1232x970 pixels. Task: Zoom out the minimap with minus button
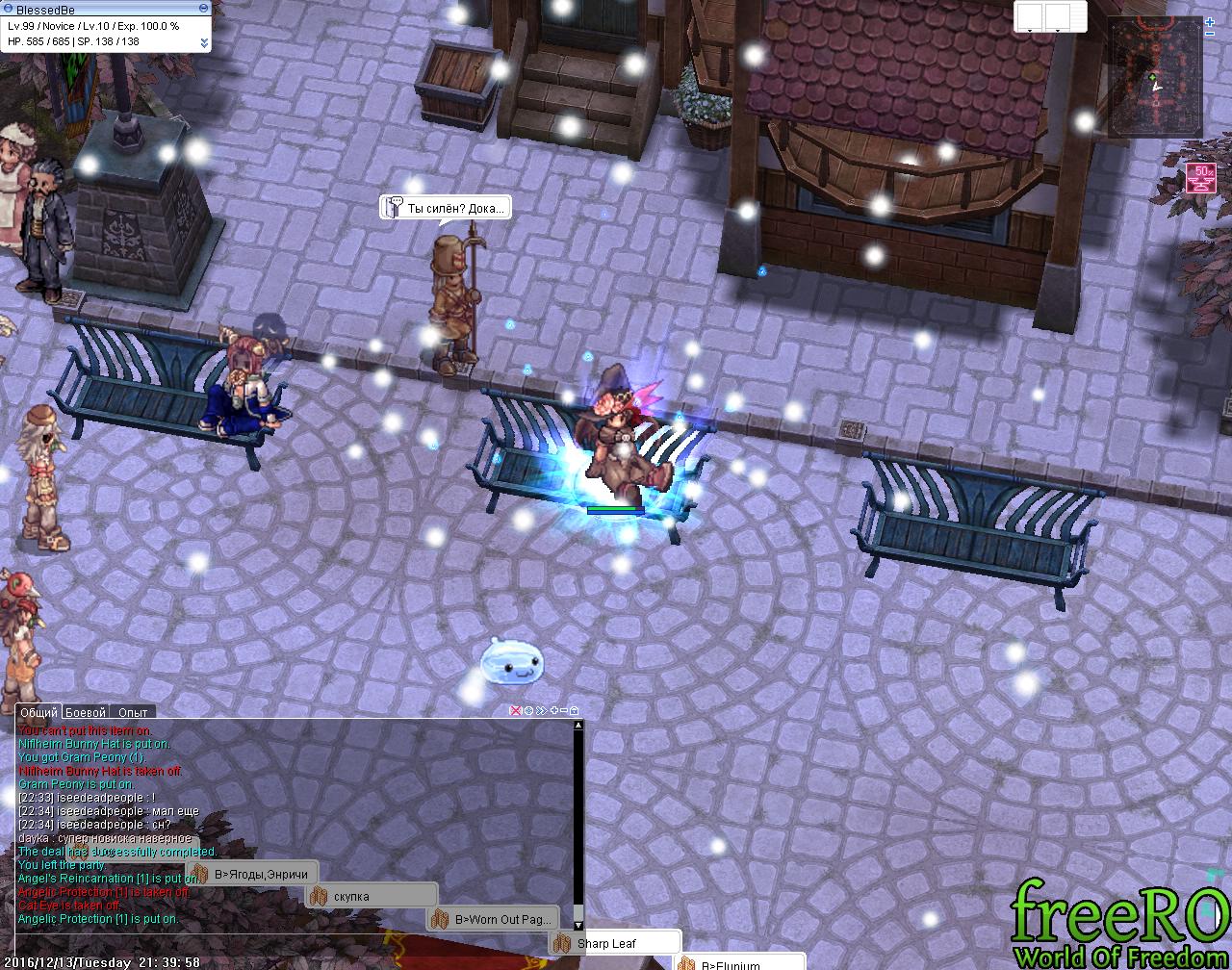[x=1210, y=34]
